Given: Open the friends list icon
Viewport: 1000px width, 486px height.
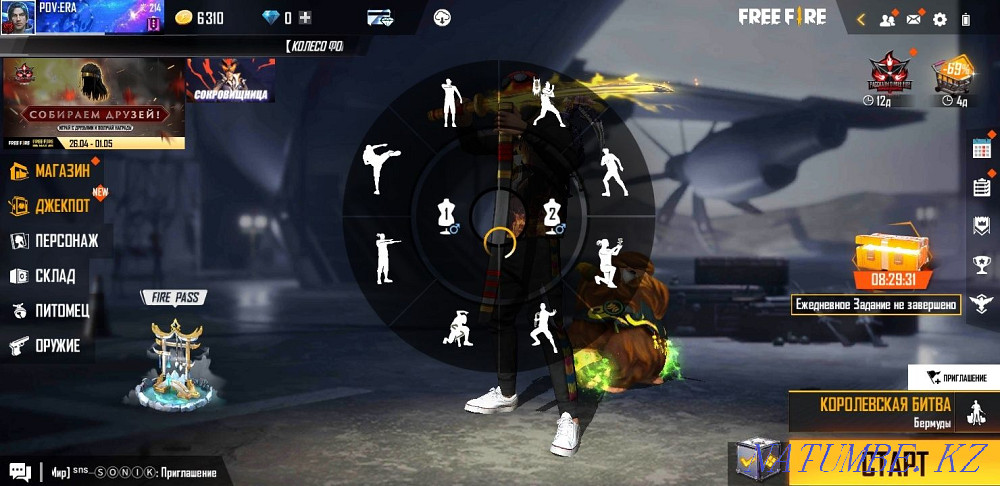Looking at the screenshot, I should [887, 19].
